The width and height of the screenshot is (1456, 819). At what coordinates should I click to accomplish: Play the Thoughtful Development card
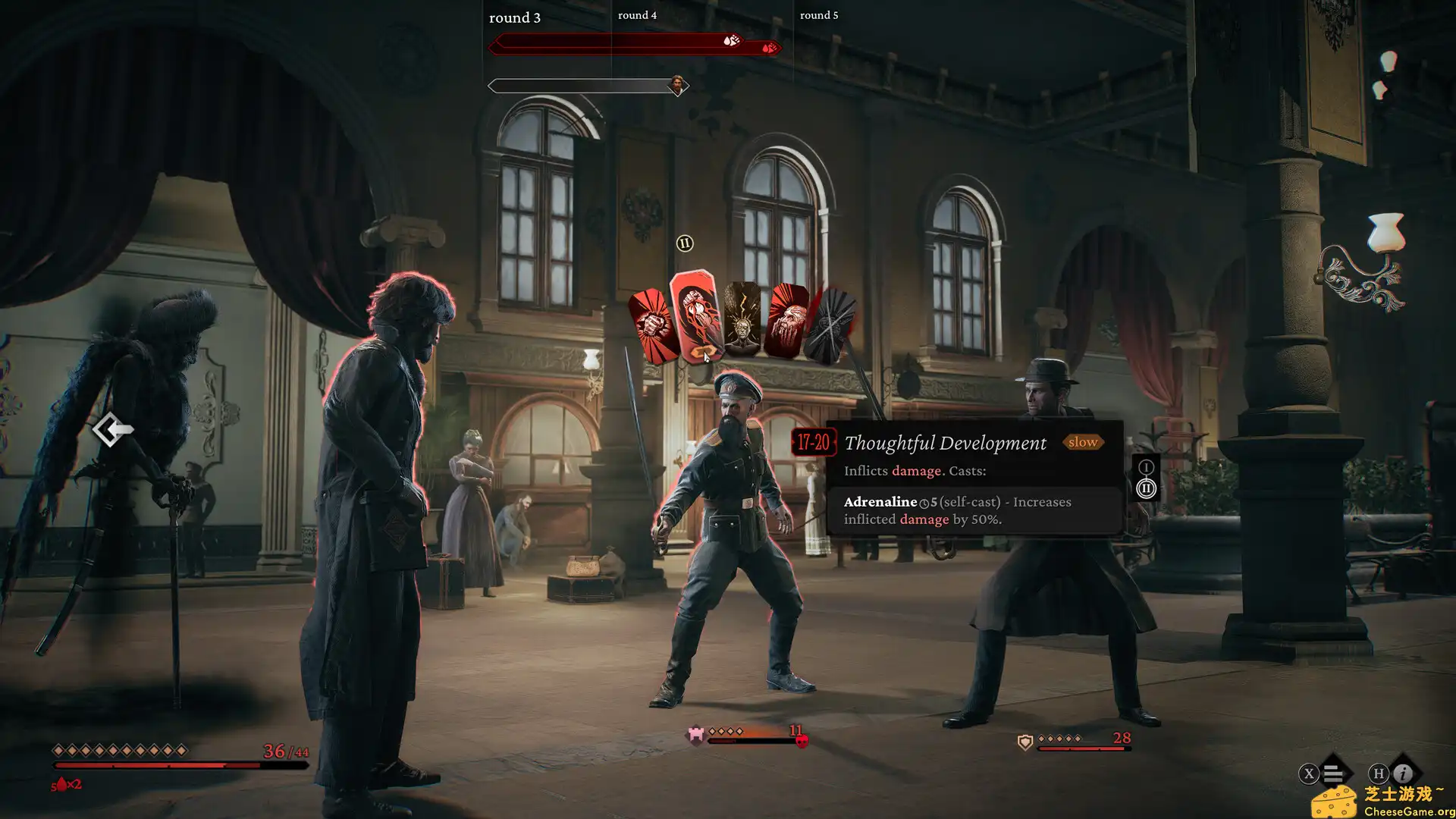point(696,315)
